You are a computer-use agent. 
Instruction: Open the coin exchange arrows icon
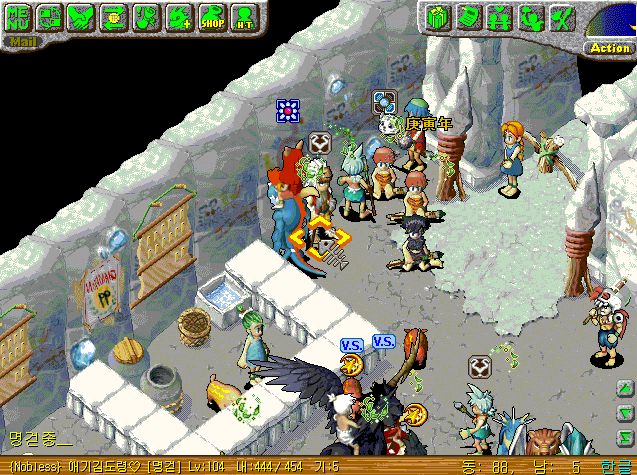(114, 16)
